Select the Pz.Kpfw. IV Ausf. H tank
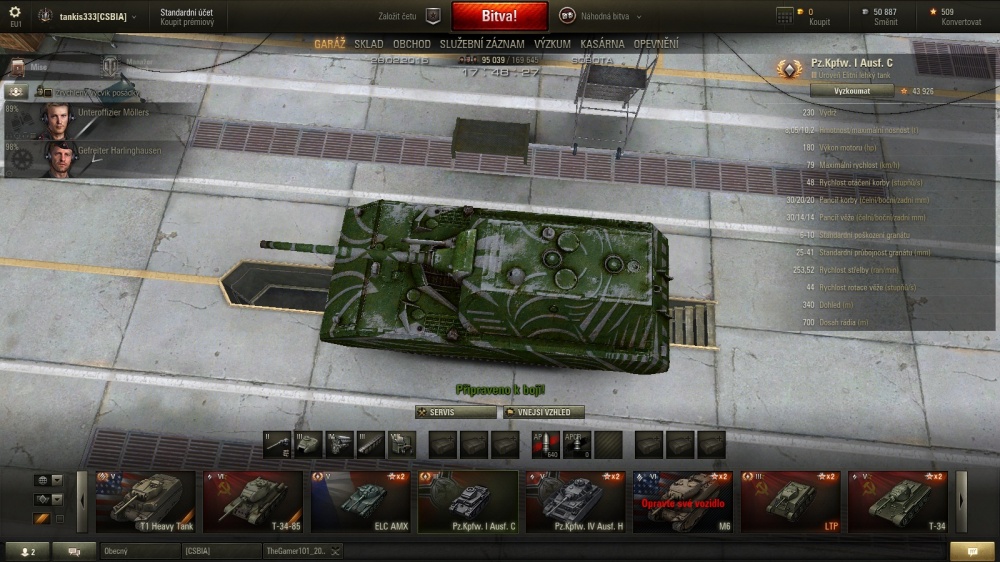This screenshot has width=1000, height=562. [x=575, y=501]
